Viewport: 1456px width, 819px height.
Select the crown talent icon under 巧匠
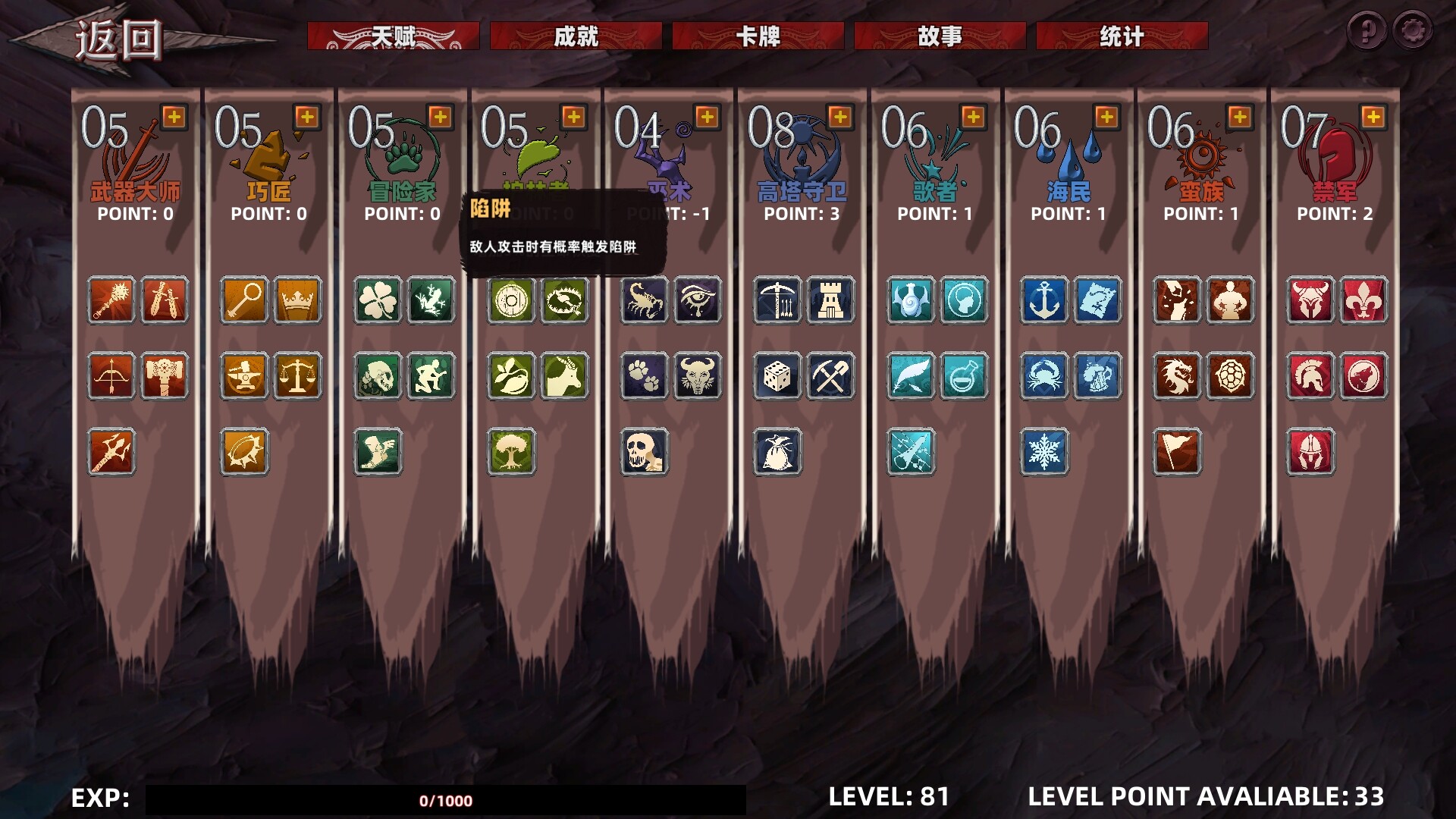click(x=297, y=300)
